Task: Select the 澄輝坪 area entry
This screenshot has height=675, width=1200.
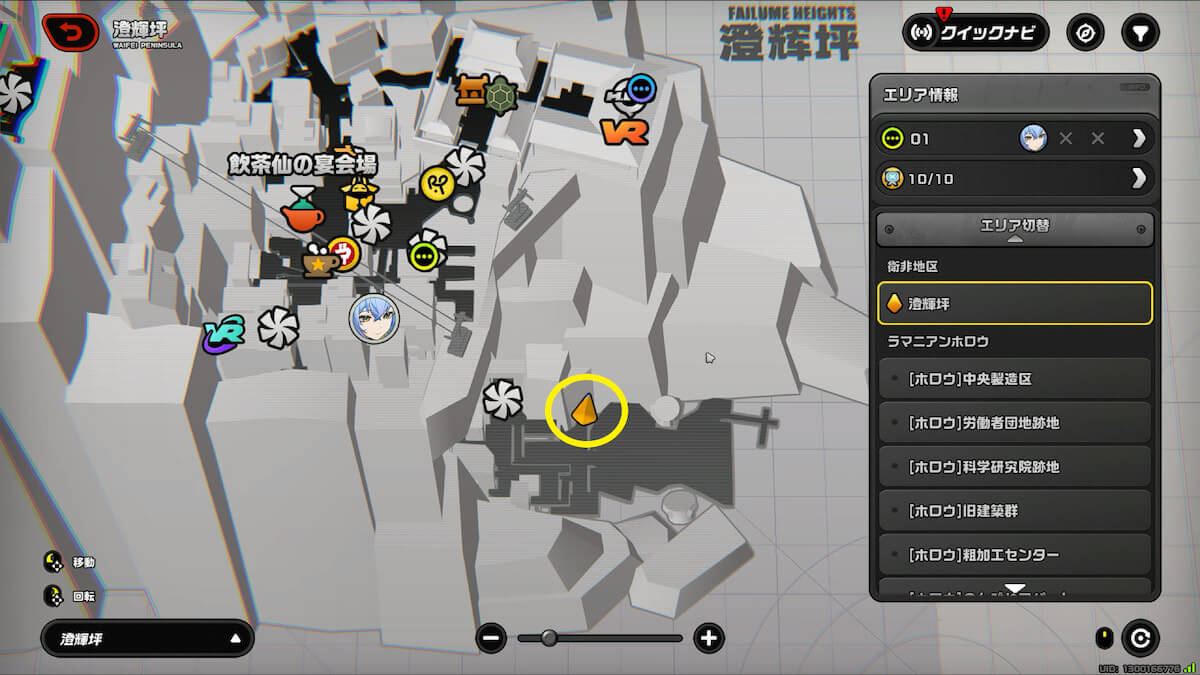Action: [1014, 303]
